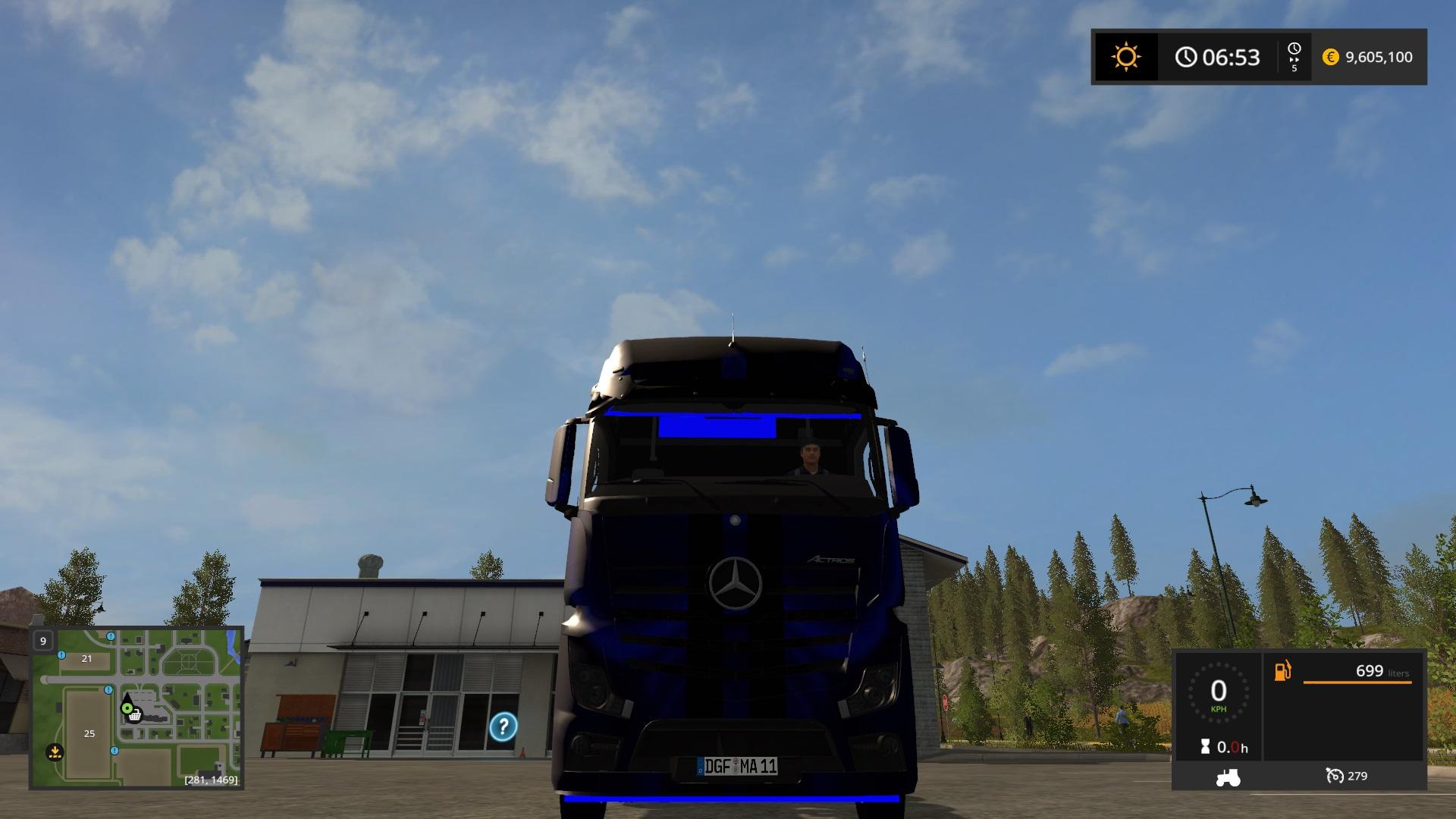Click the coordinates display reading 281, 1469
Screen dimensions: 1456x819
pyautogui.click(x=211, y=780)
